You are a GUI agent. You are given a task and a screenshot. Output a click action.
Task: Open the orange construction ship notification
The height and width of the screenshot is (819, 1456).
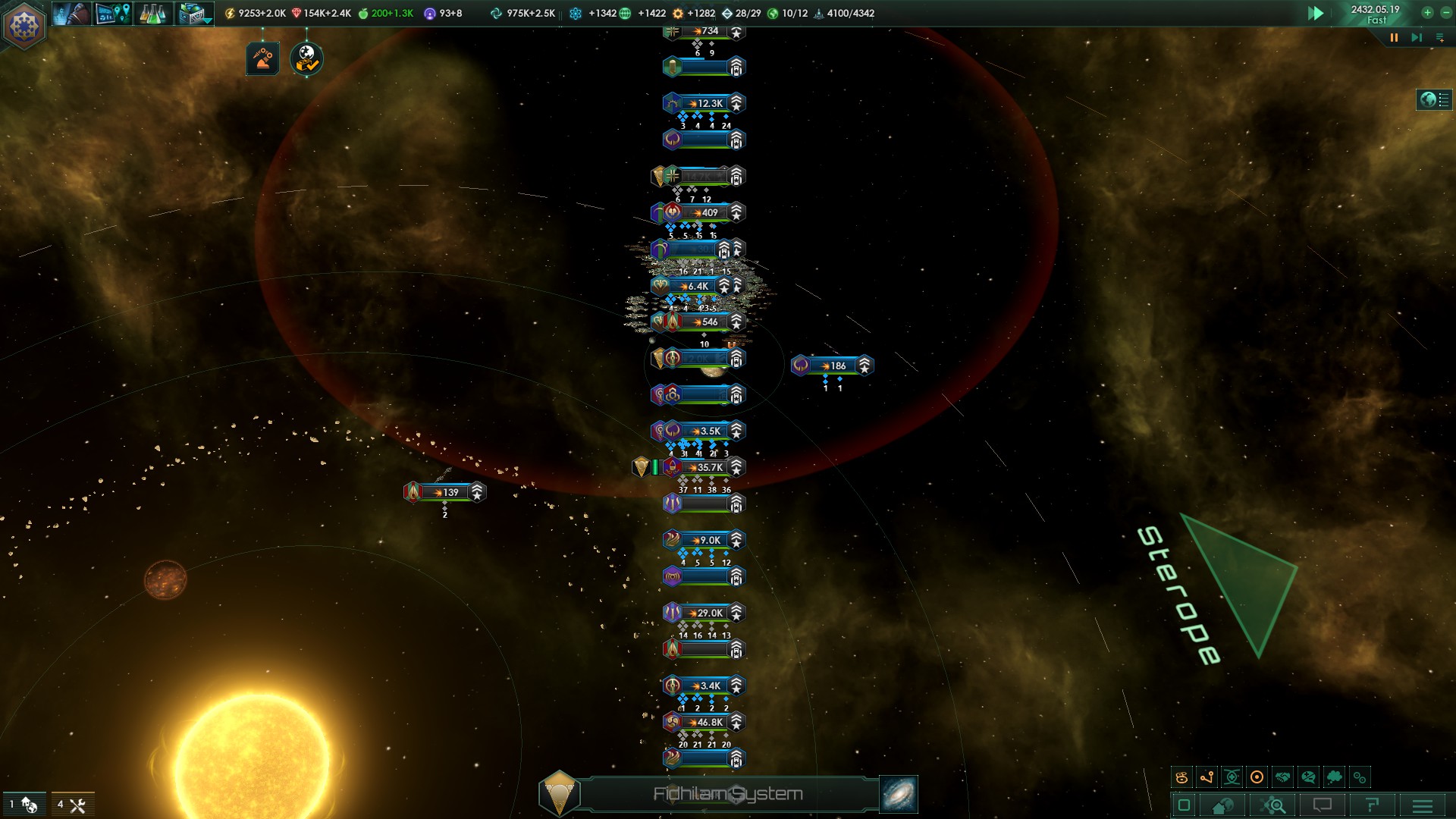[262, 58]
